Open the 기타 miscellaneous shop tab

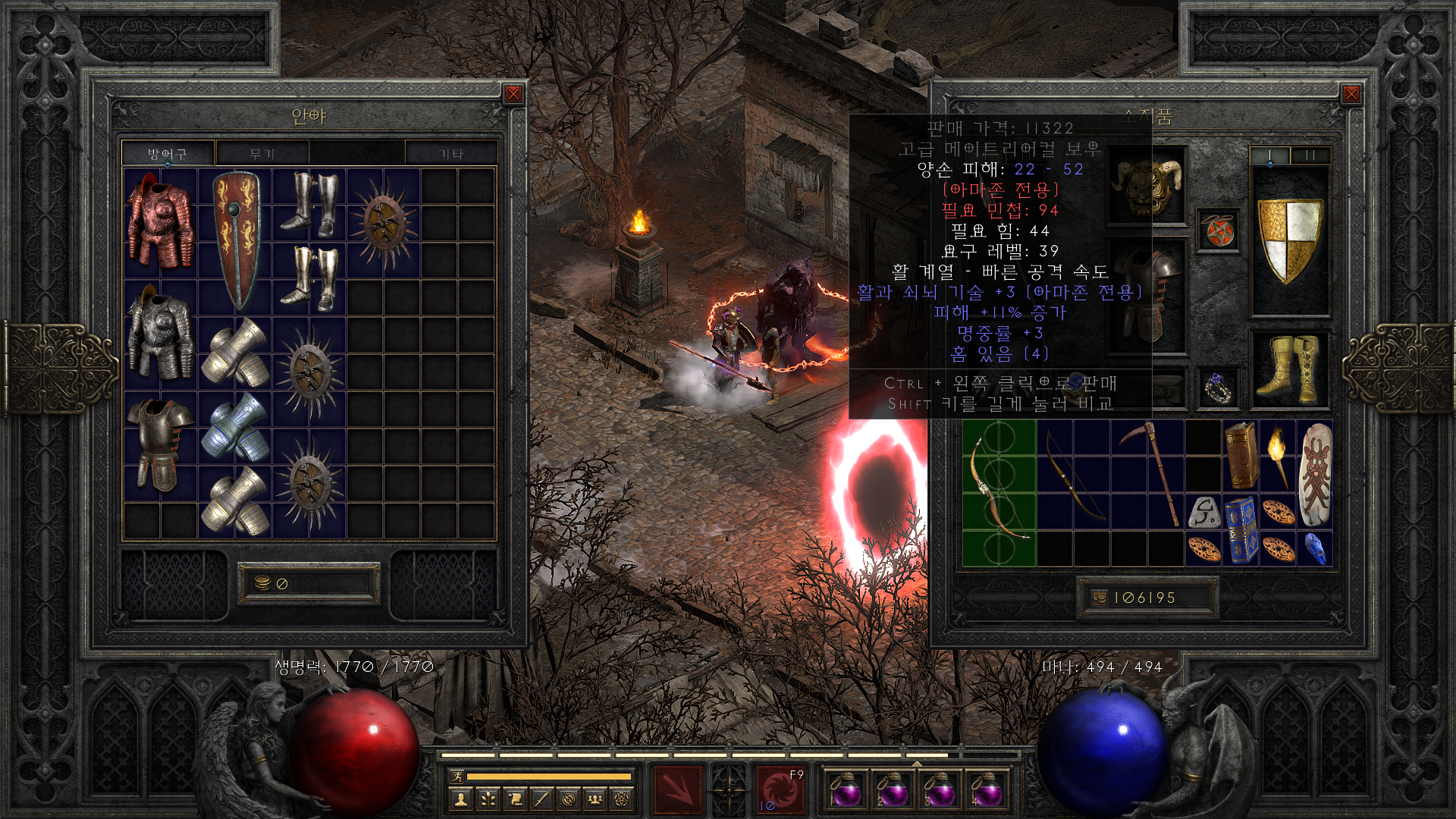click(451, 154)
